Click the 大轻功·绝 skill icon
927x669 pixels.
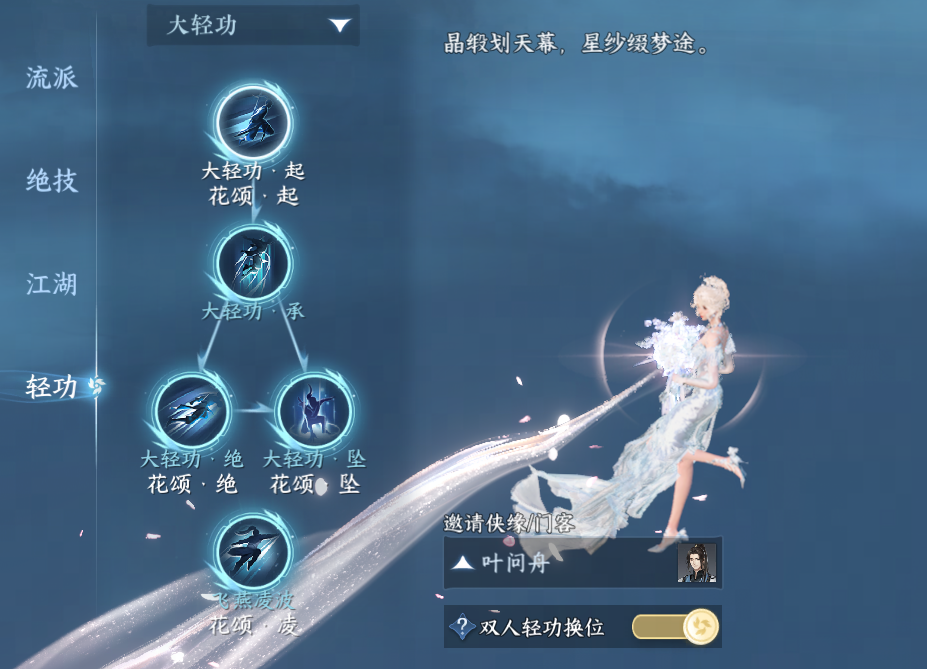(x=192, y=410)
